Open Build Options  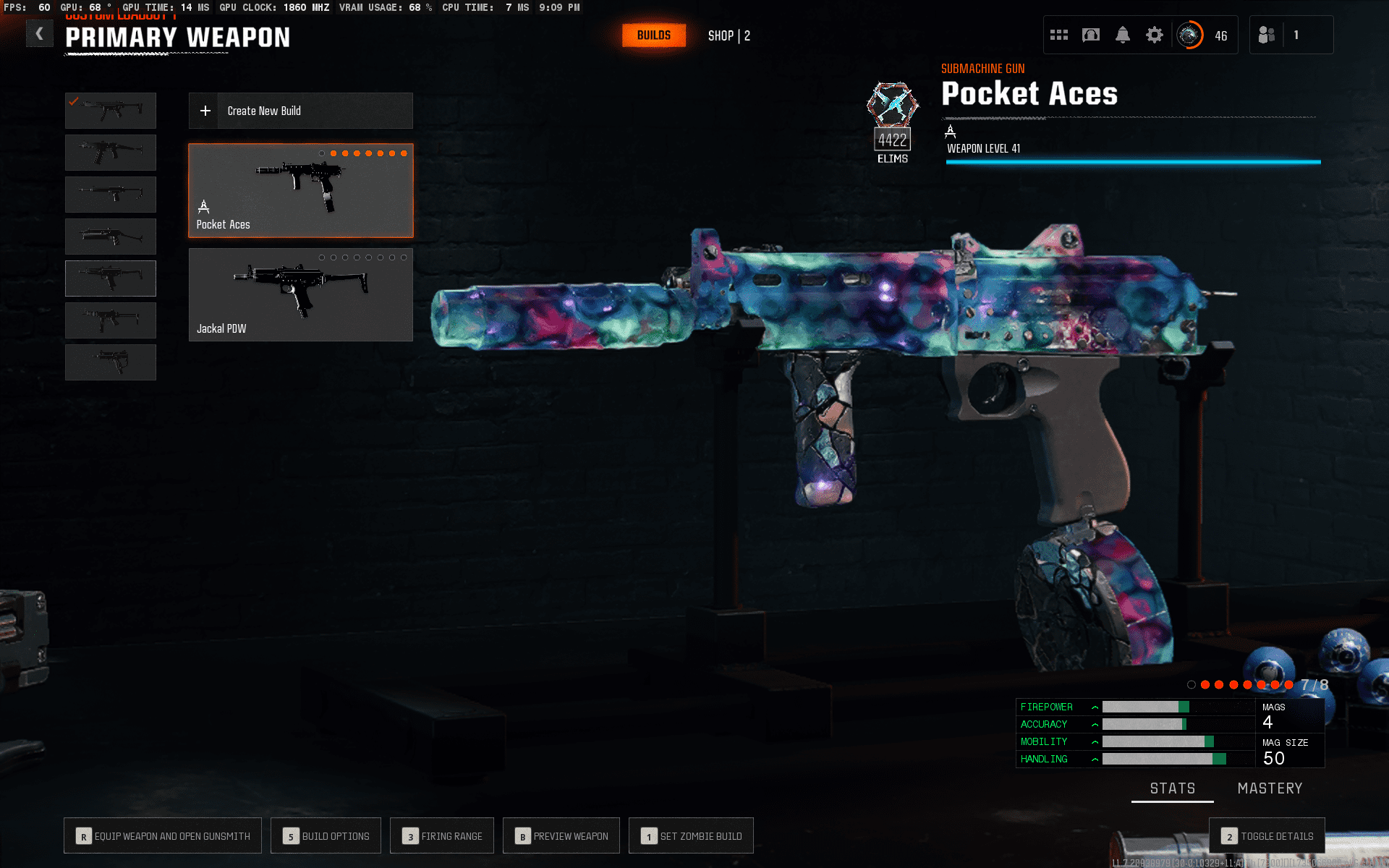[x=326, y=836]
